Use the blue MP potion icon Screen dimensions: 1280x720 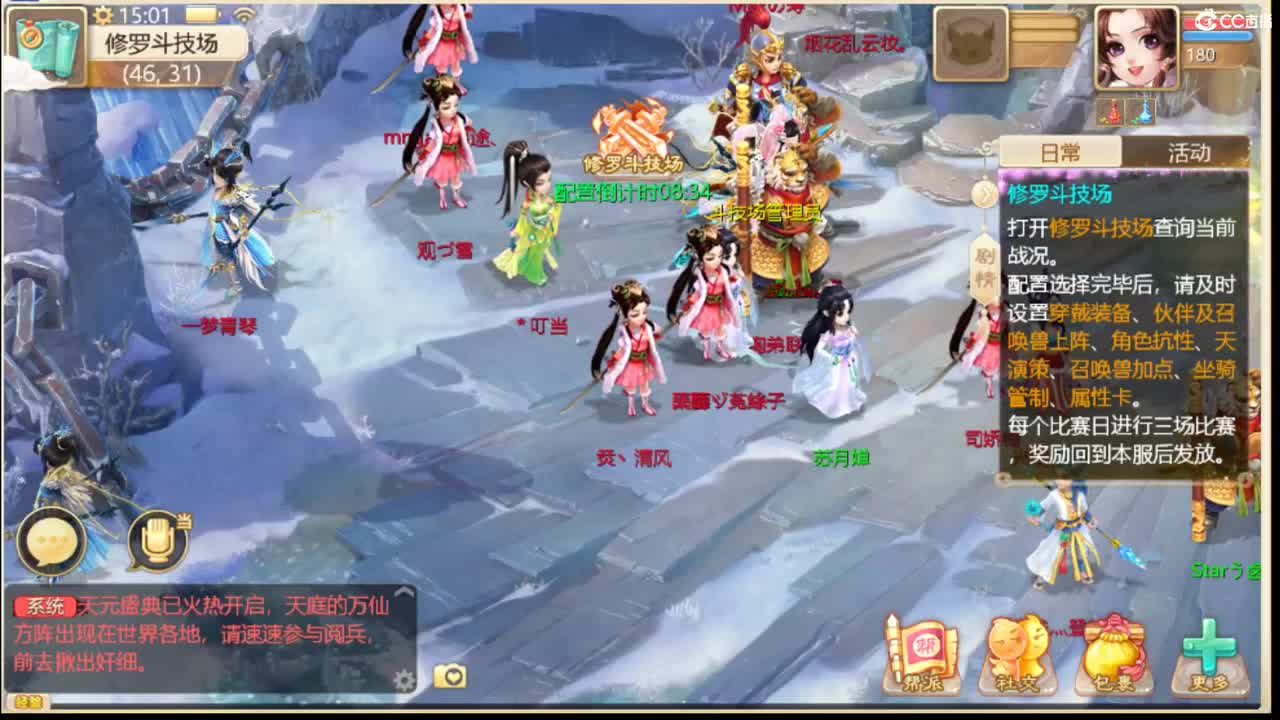1142,110
